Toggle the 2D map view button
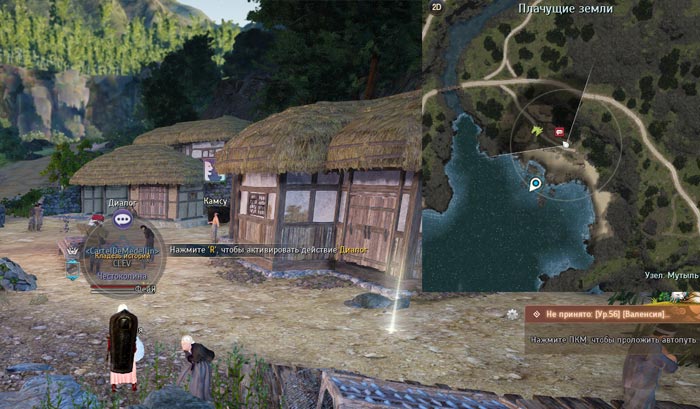The height and width of the screenshot is (409, 700). click(436, 7)
